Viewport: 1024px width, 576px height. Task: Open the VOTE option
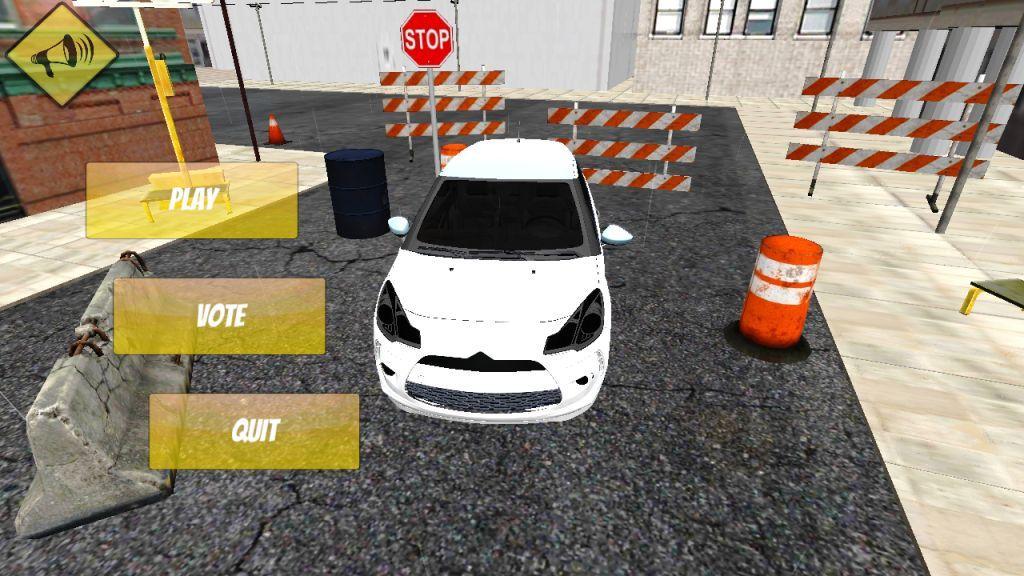[x=219, y=316]
